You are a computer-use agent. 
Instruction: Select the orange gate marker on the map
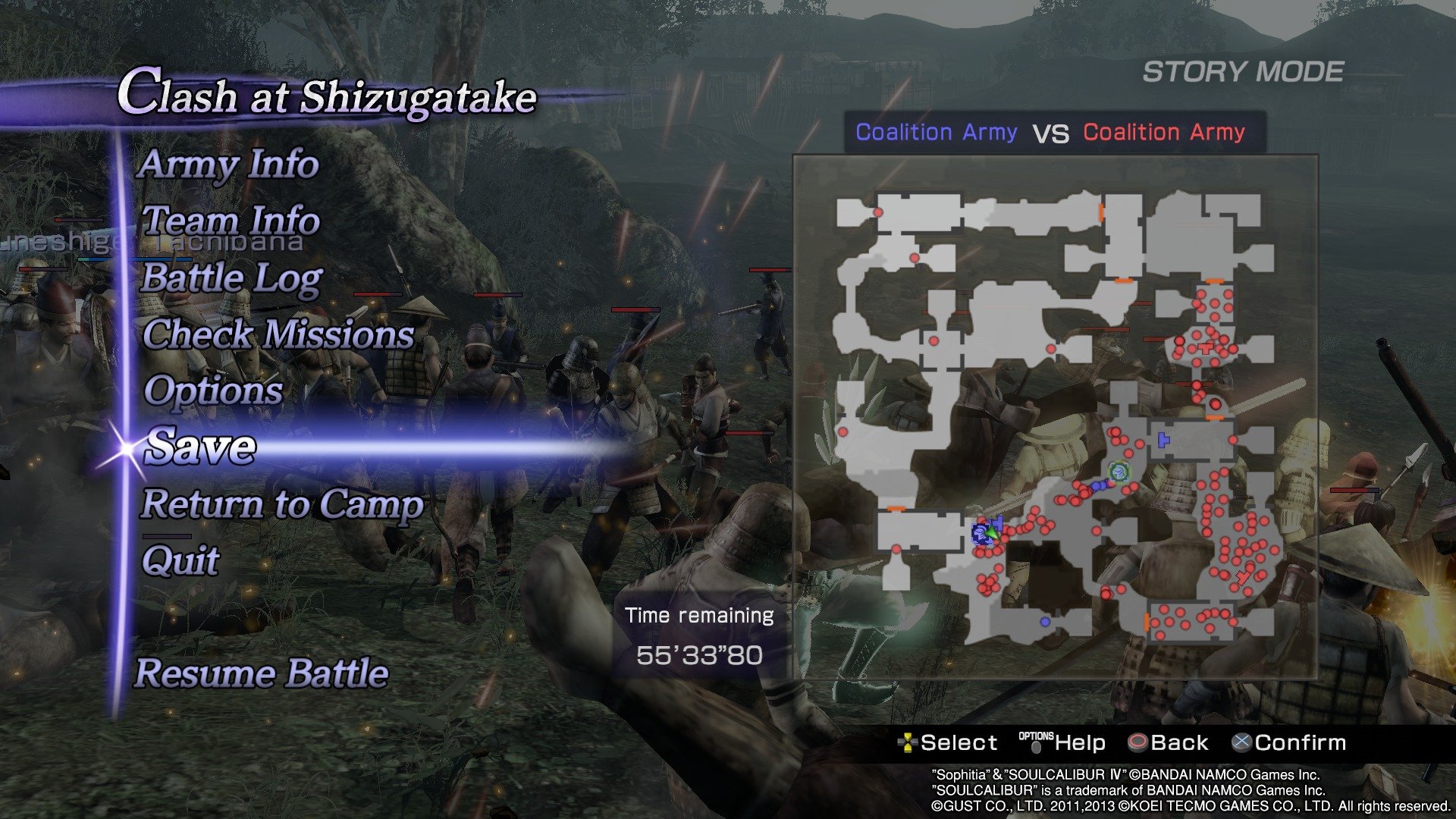[x=1215, y=417]
